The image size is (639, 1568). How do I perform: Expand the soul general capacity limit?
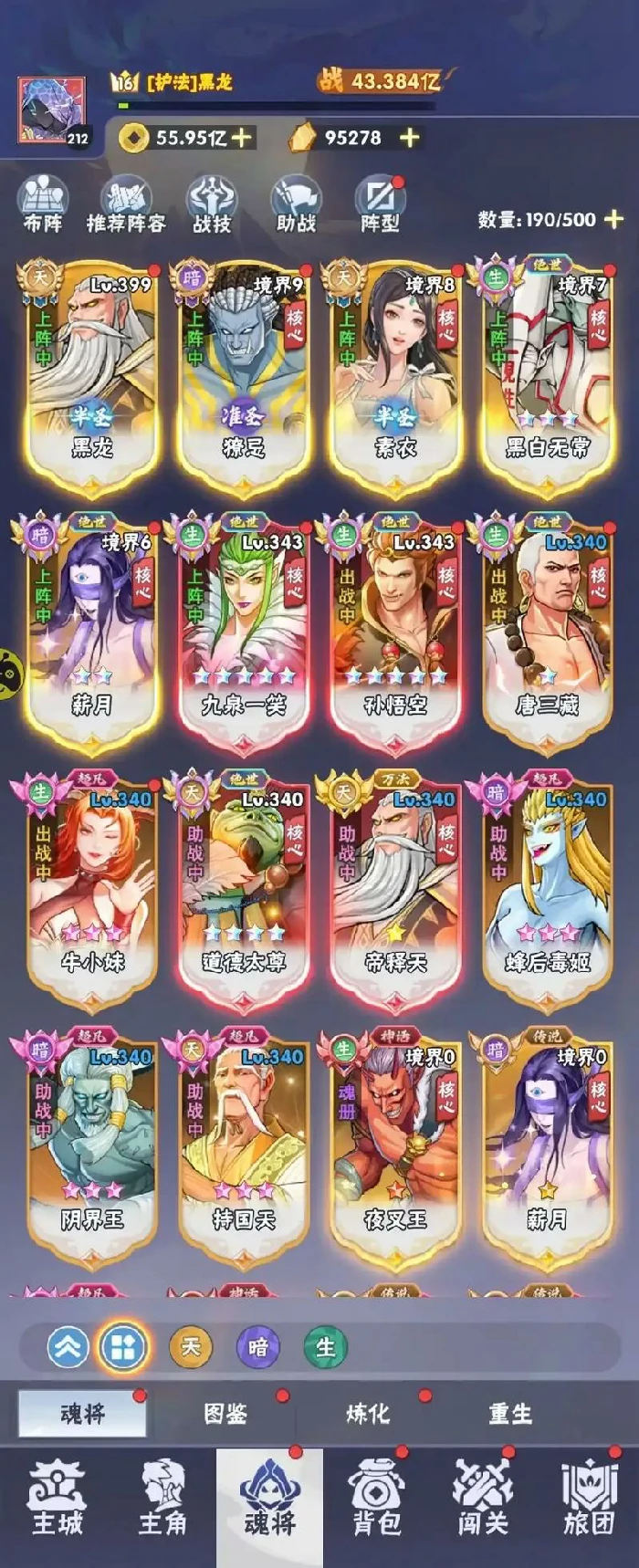(x=614, y=219)
